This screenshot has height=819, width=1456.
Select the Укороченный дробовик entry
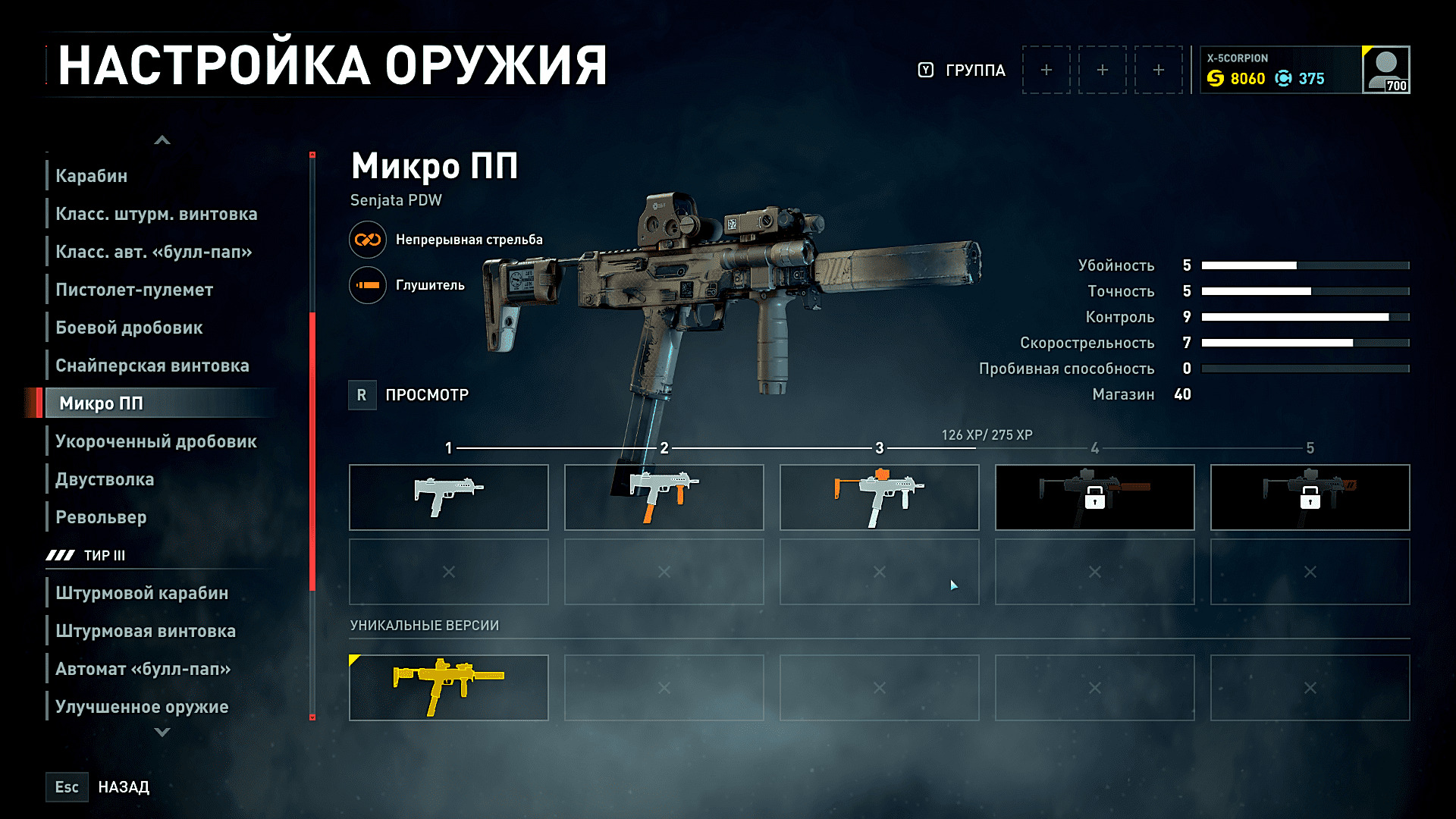156,441
